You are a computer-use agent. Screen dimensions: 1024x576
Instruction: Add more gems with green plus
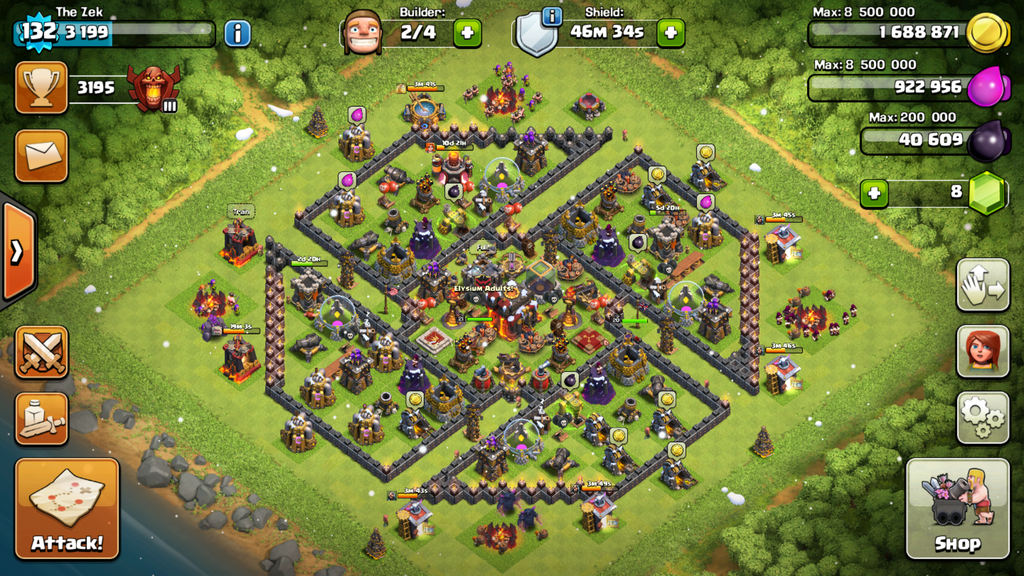point(874,192)
